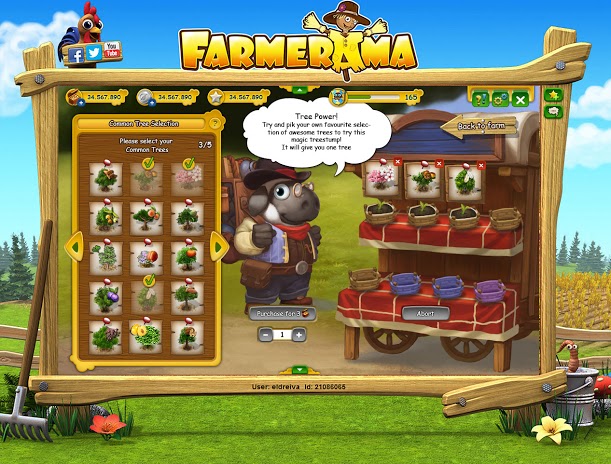Visit the Twitter page link

click(x=94, y=52)
